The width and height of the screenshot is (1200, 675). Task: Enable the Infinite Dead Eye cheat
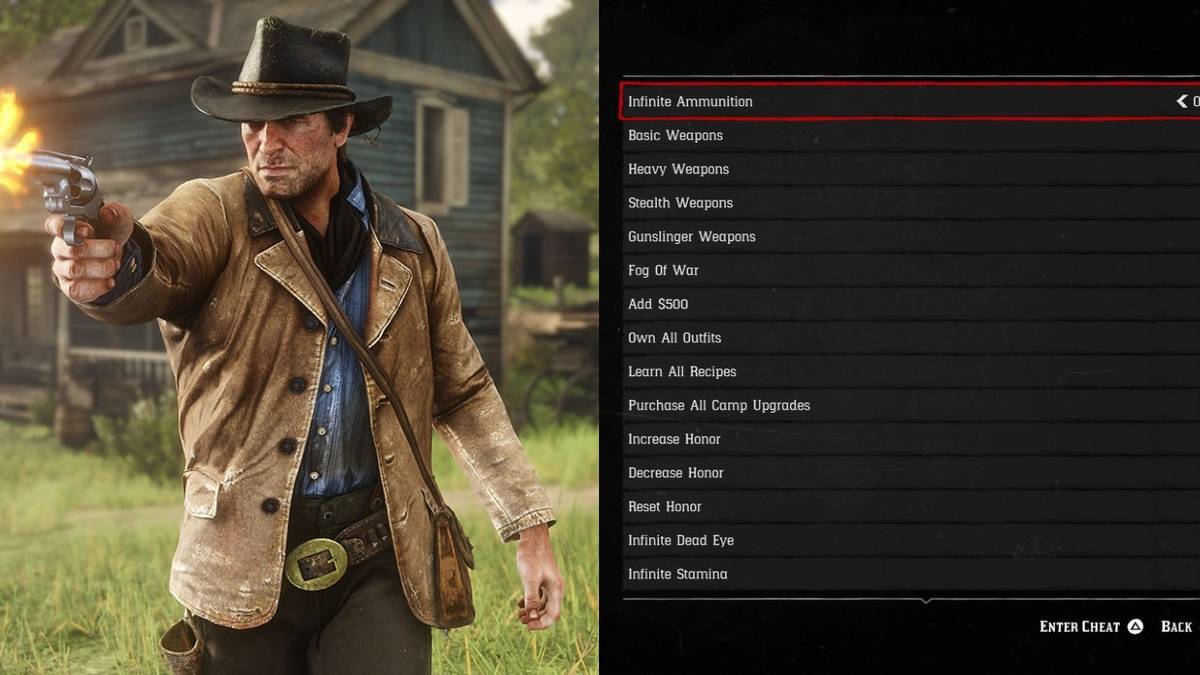tap(681, 541)
